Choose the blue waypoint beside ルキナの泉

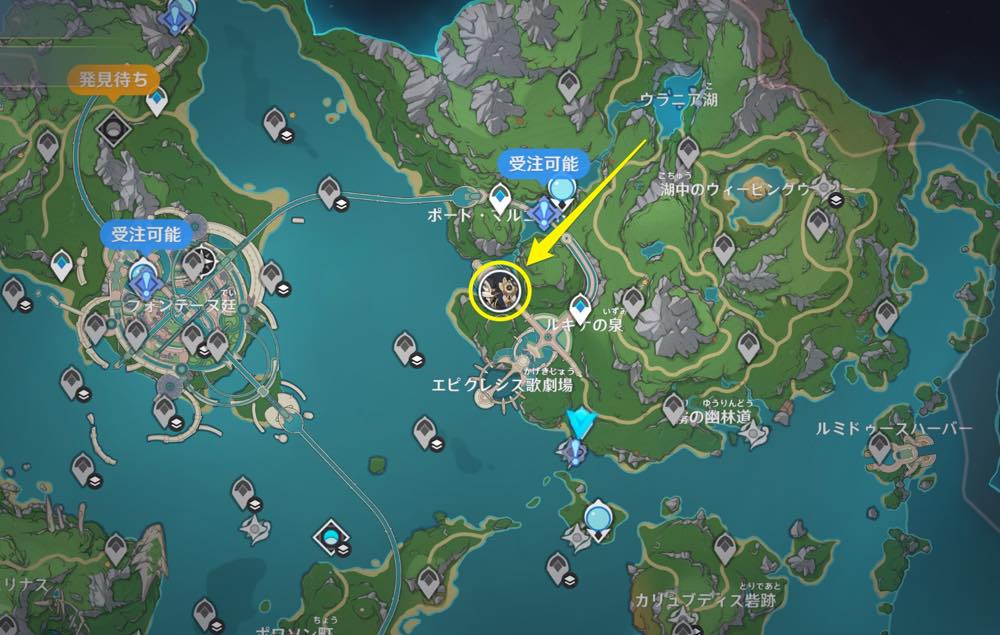click(580, 306)
